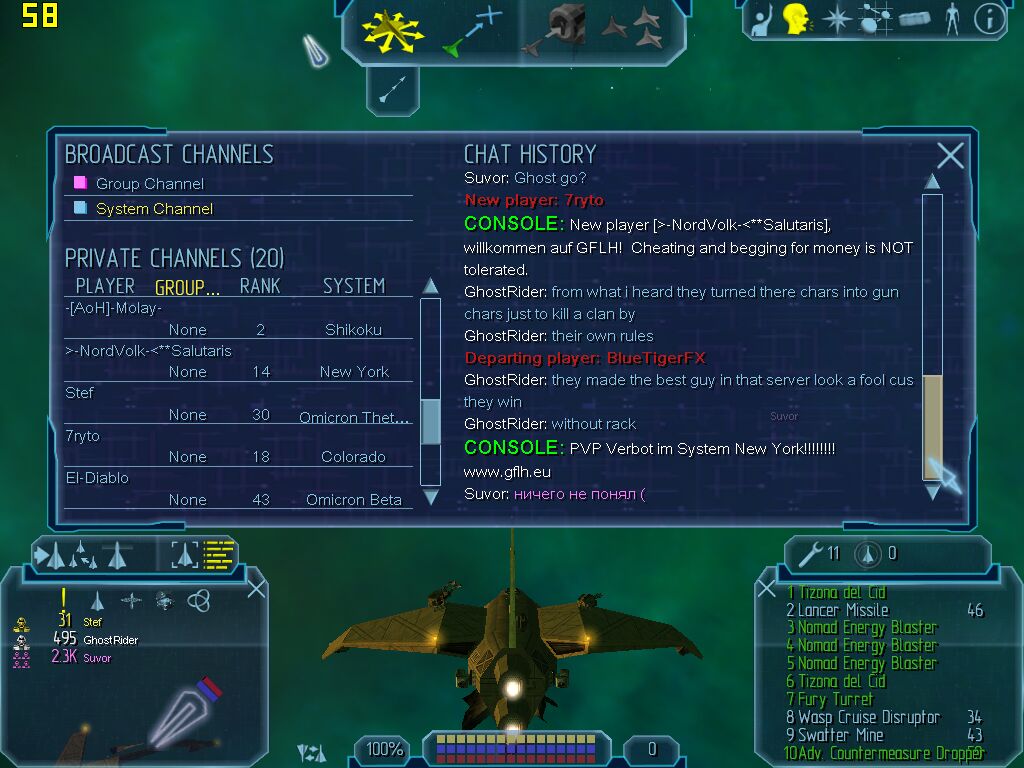Close the chat window with the X

tap(950, 155)
